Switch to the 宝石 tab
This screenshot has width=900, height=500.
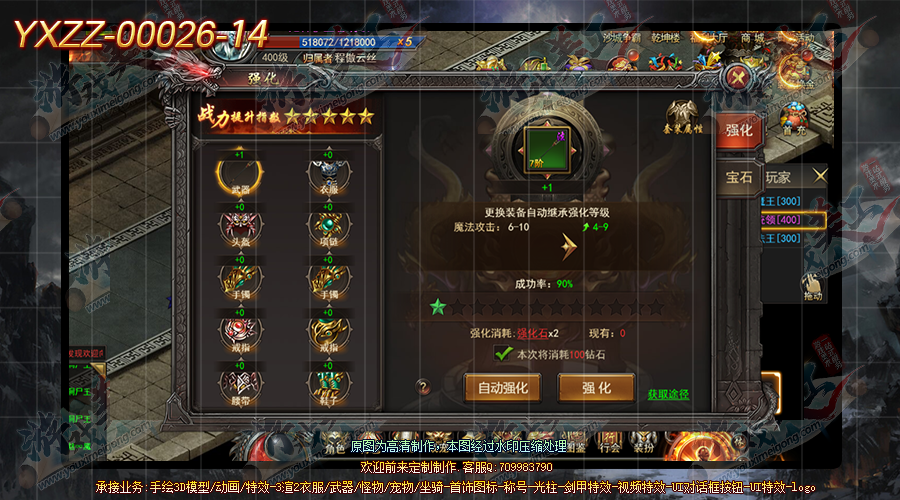(740, 179)
